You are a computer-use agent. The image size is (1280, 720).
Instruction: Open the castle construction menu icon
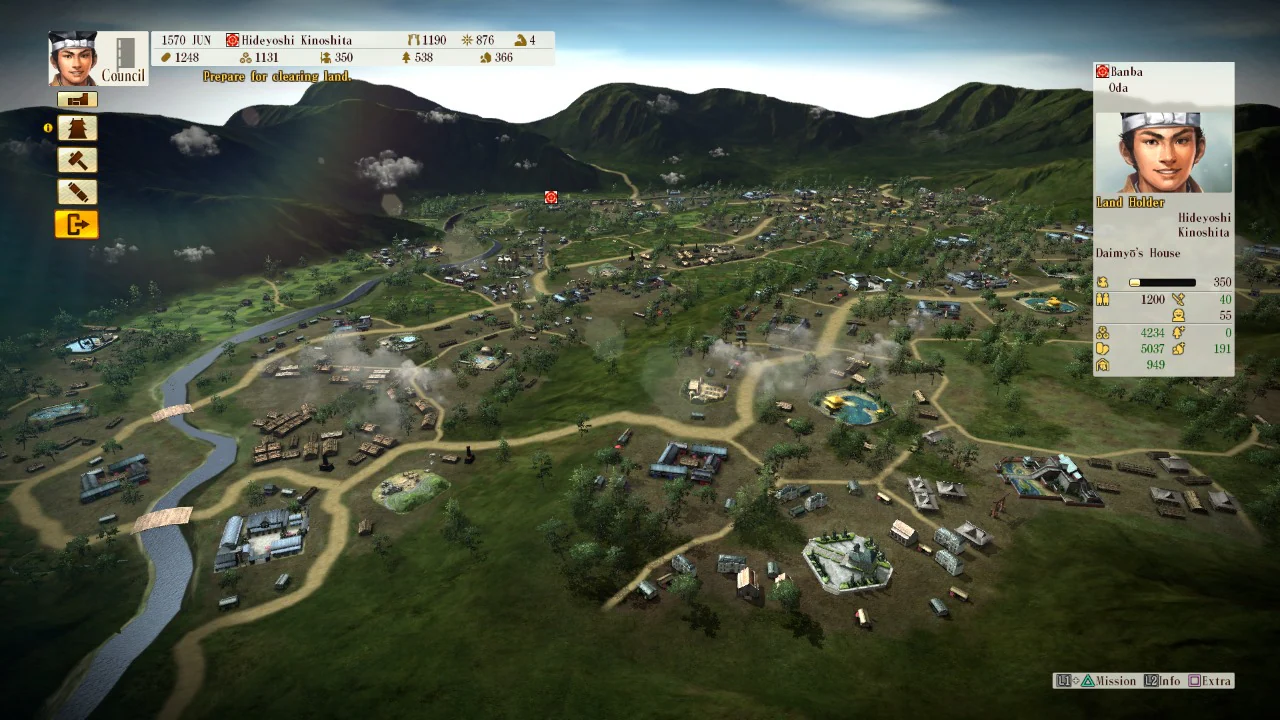tap(77, 127)
